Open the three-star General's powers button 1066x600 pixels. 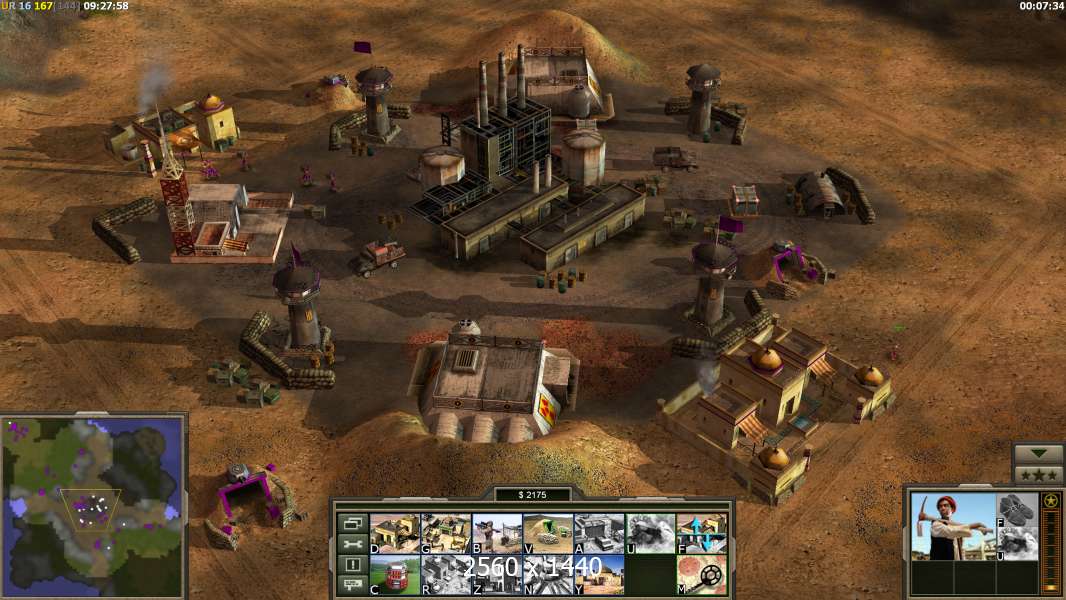(1038, 474)
